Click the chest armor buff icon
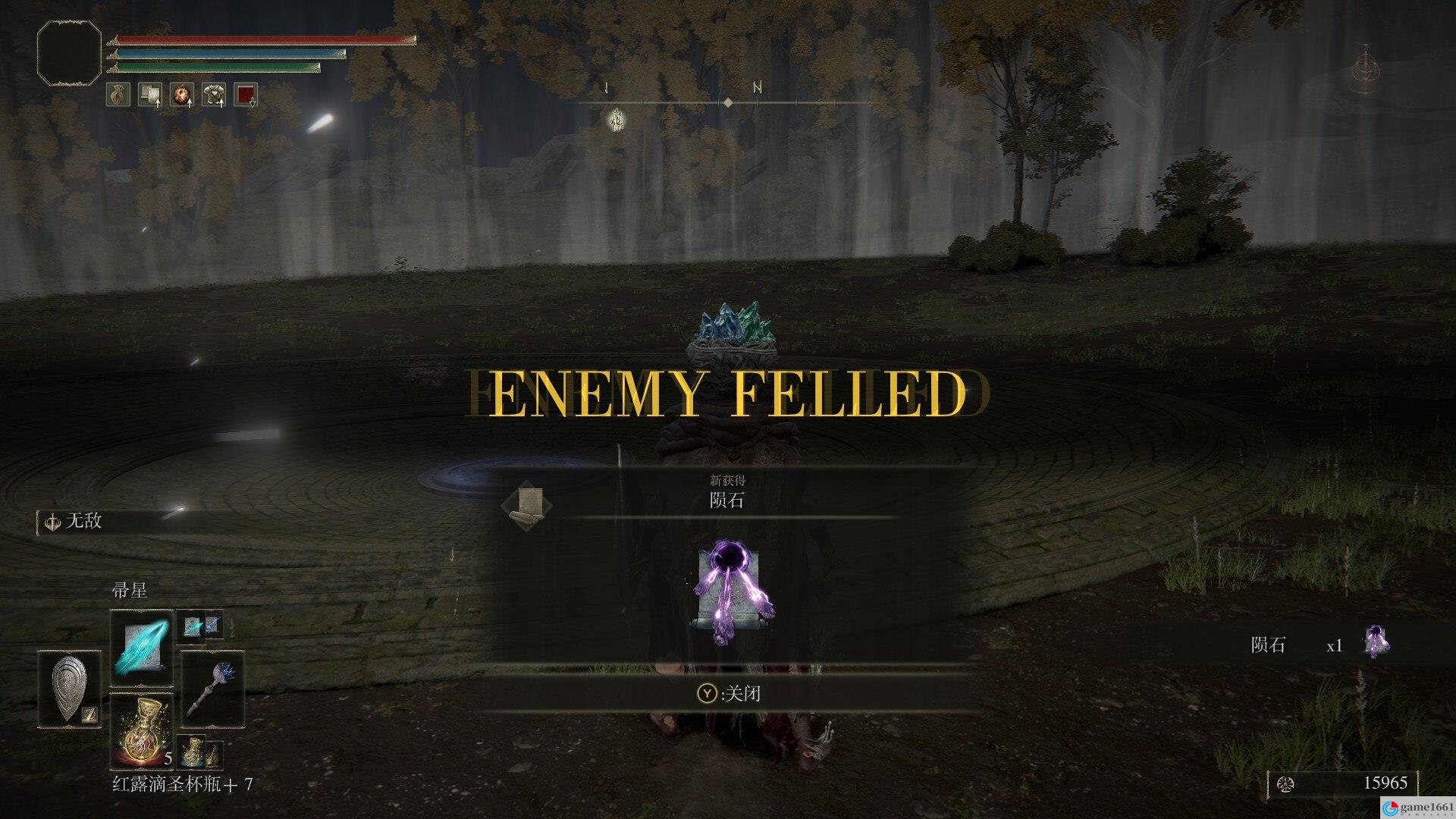Image resolution: width=1456 pixels, height=819 pixels. click(x=214, y=95)
